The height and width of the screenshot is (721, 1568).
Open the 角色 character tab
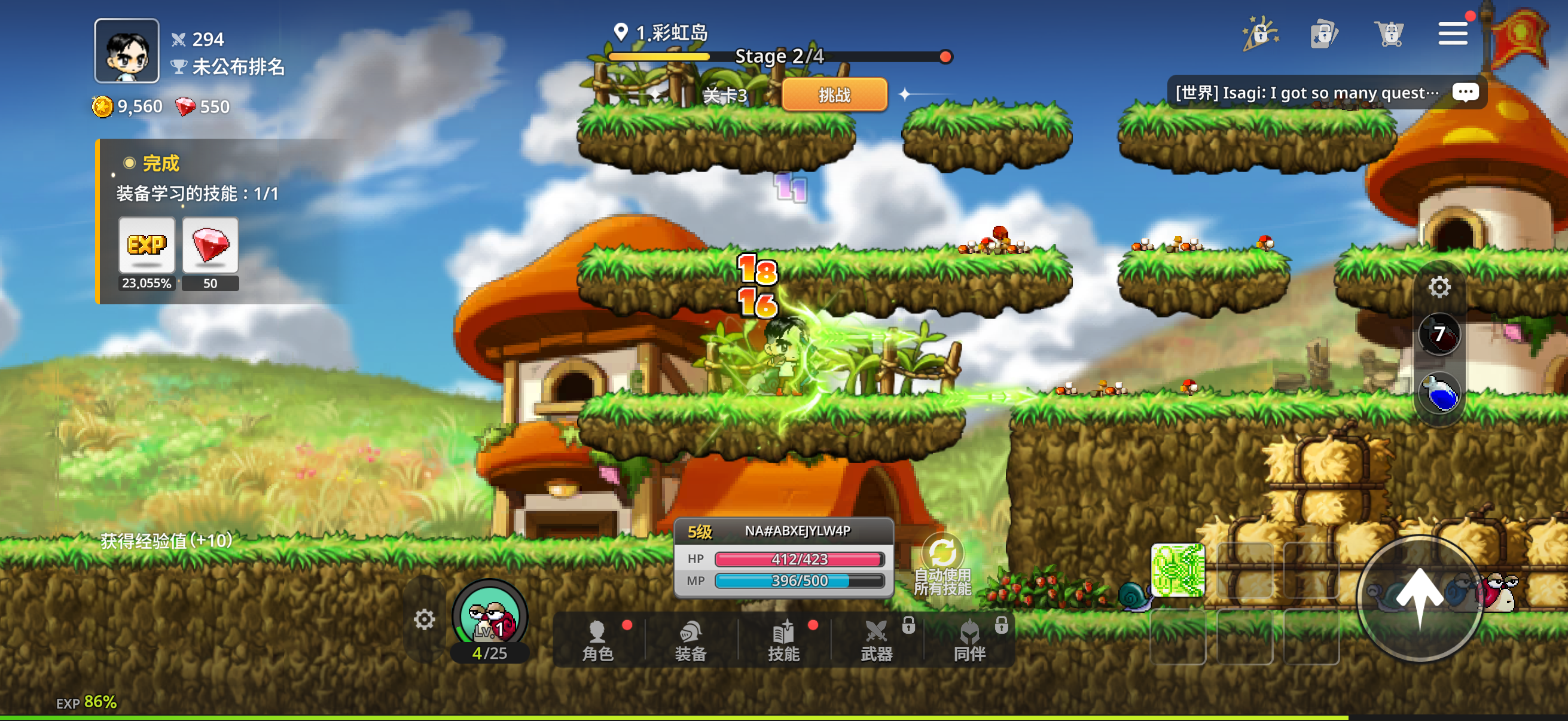(x=598, y=640)
